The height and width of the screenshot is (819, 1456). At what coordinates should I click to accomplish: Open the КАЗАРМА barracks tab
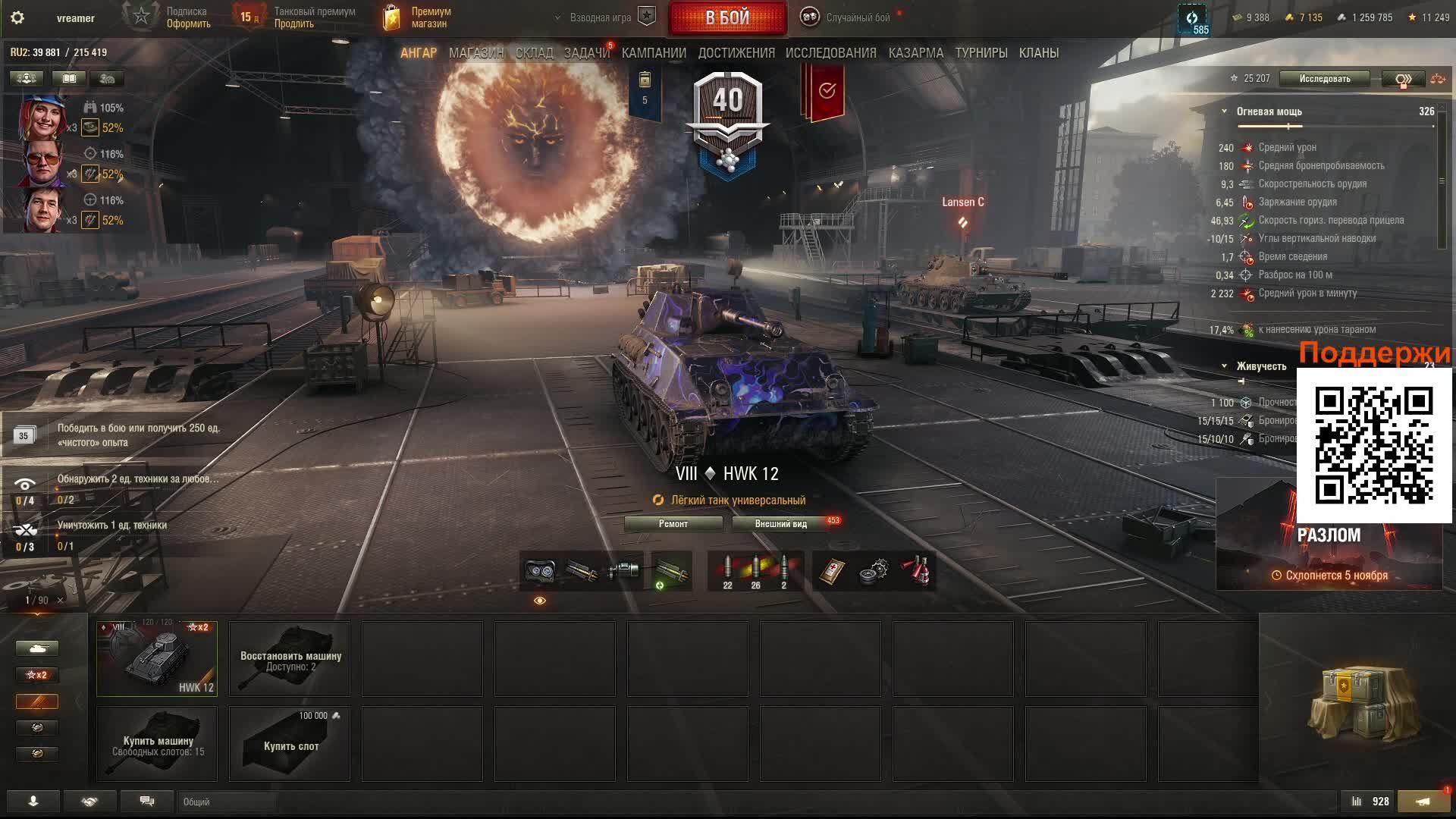click(915, 53)
